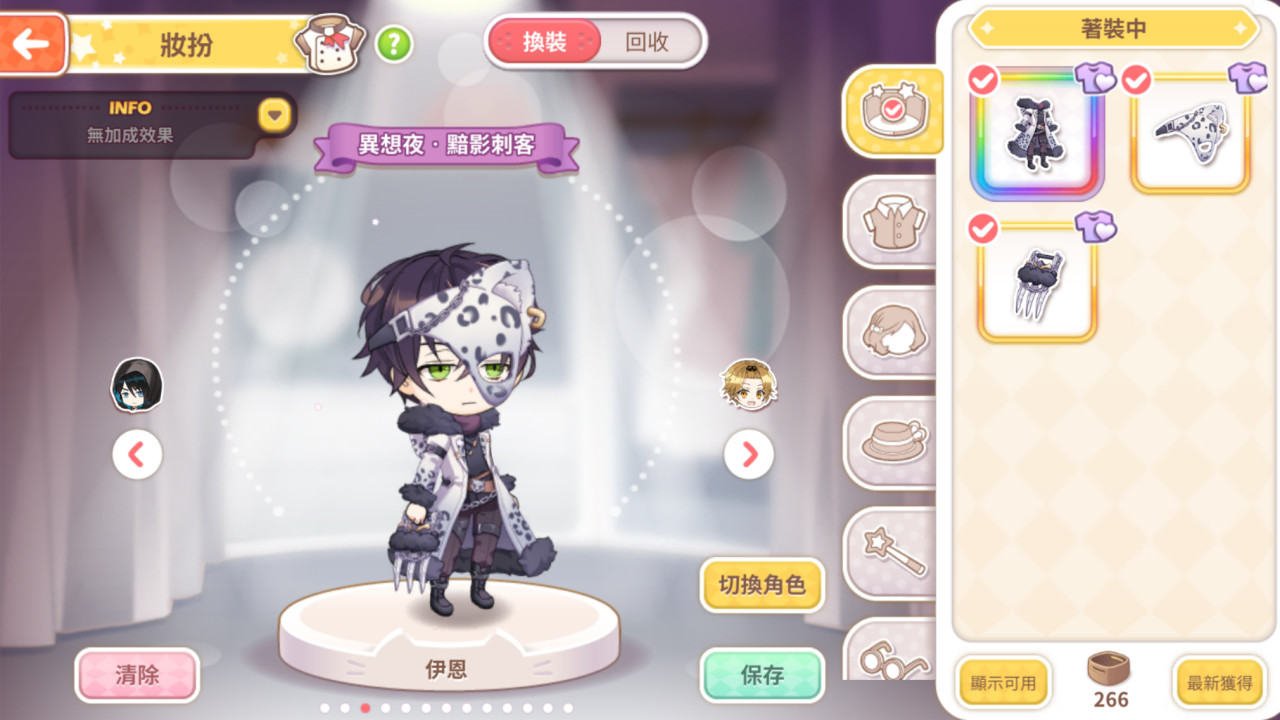Open the hairstyle category
The height and width of the screenshot is (720, 1280).
893,333
